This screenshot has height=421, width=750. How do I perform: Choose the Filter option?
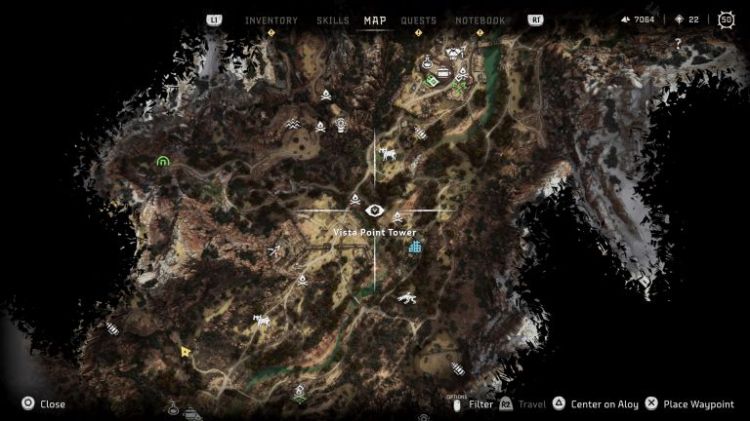pyautogui.click(x=480, y=404)
